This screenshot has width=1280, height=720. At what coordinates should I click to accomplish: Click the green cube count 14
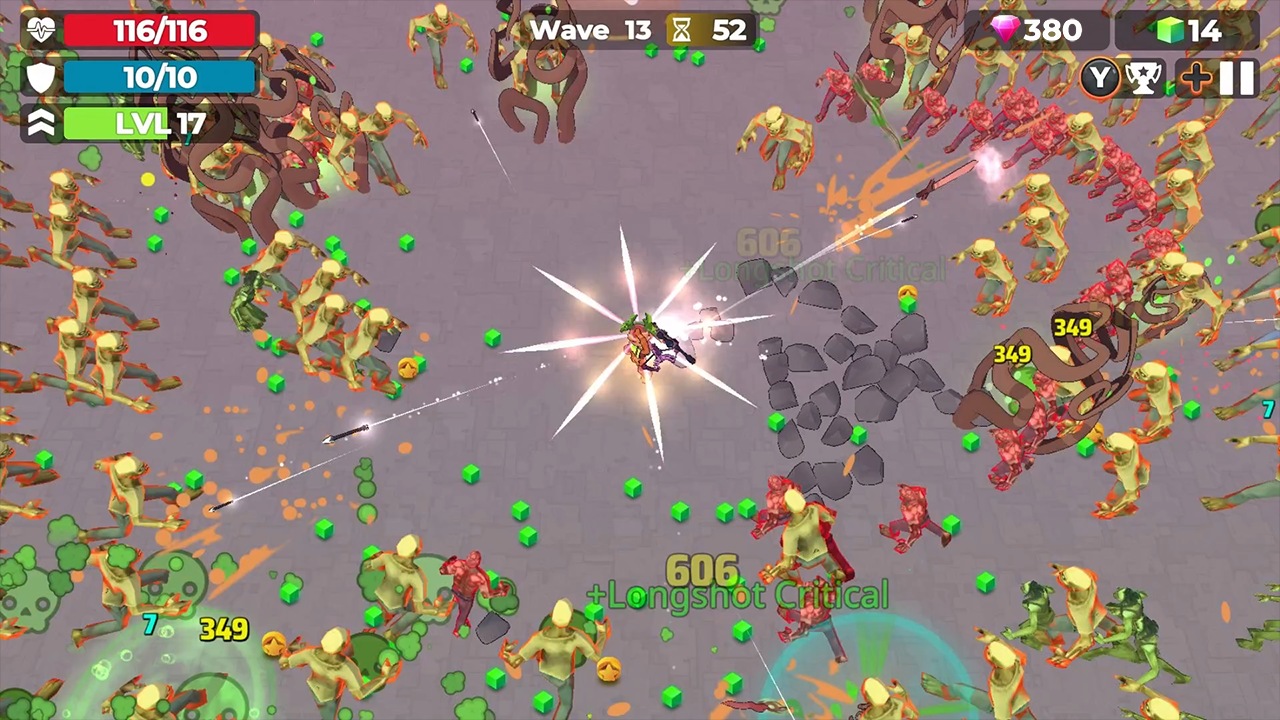pos(1205,30)
